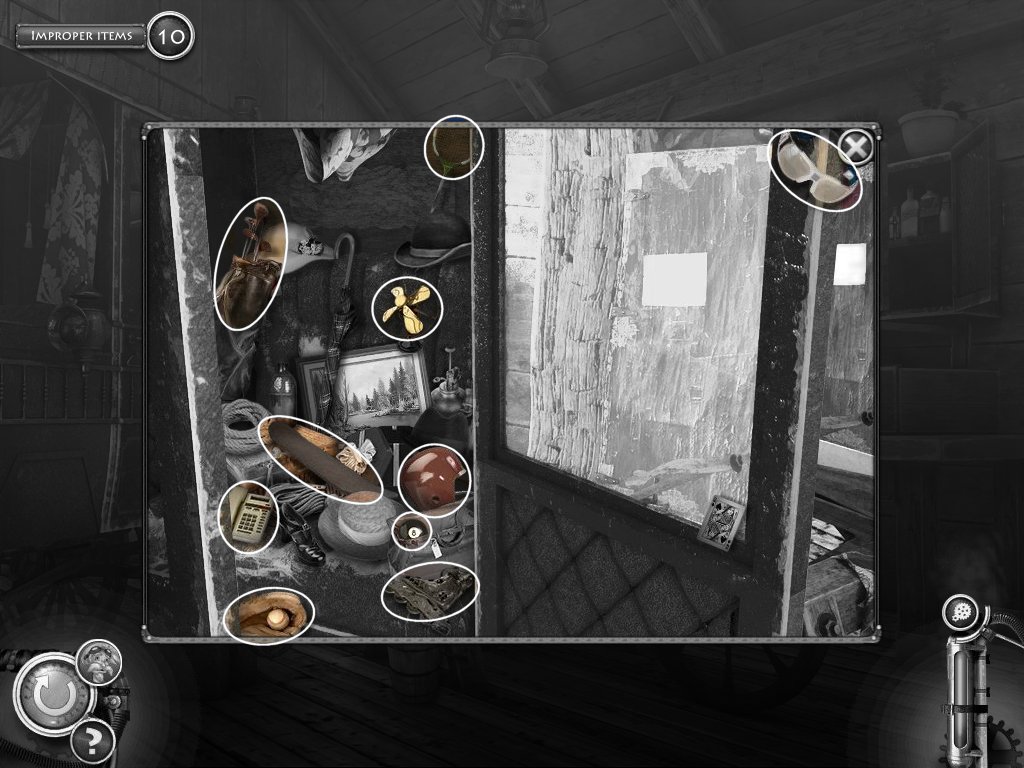Click the circled push-button telephone

(248, 516)
